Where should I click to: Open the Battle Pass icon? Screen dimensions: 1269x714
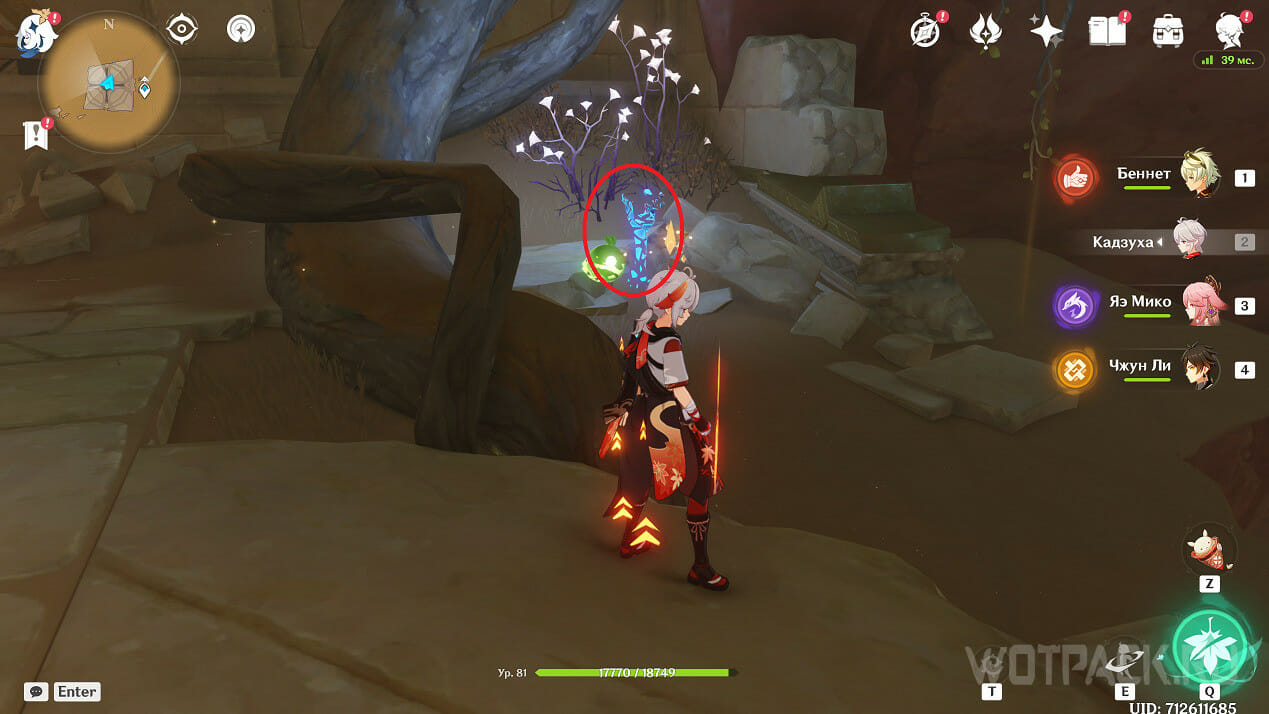coord(986,31)
